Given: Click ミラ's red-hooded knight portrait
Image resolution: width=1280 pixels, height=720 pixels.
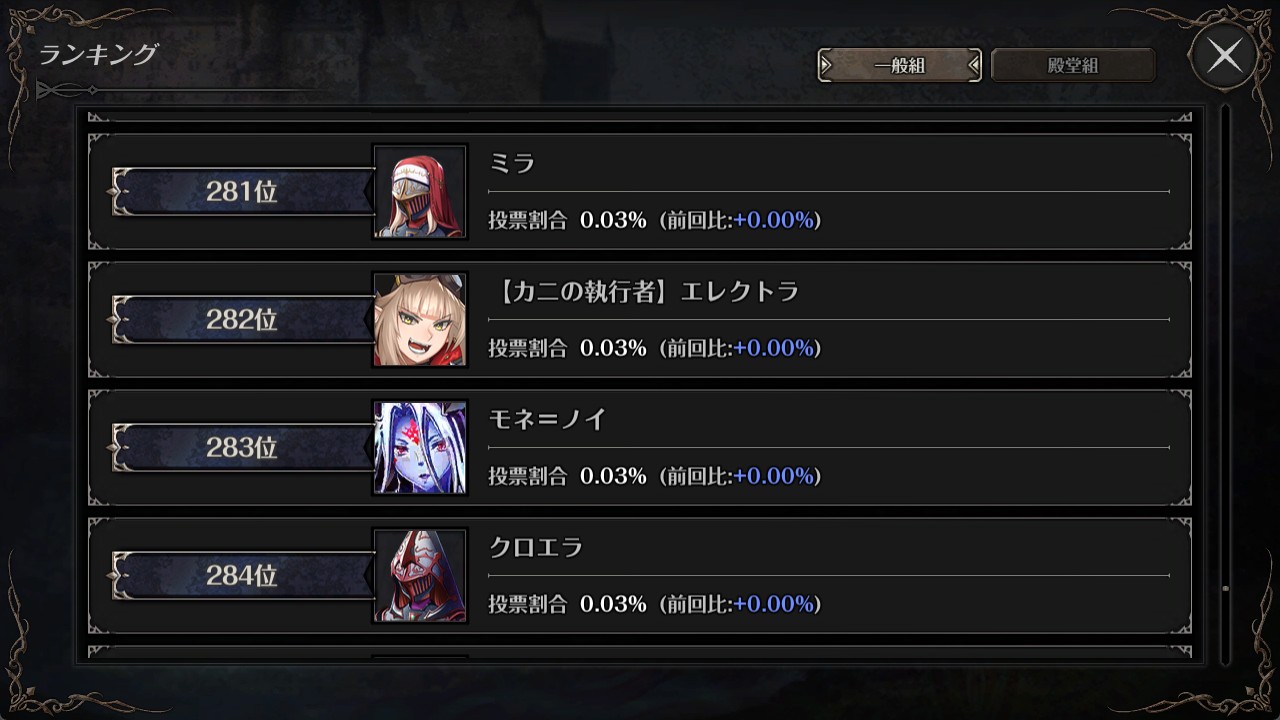Looking at the screenshot, I should pyautogui.click(x=420, y=192).
